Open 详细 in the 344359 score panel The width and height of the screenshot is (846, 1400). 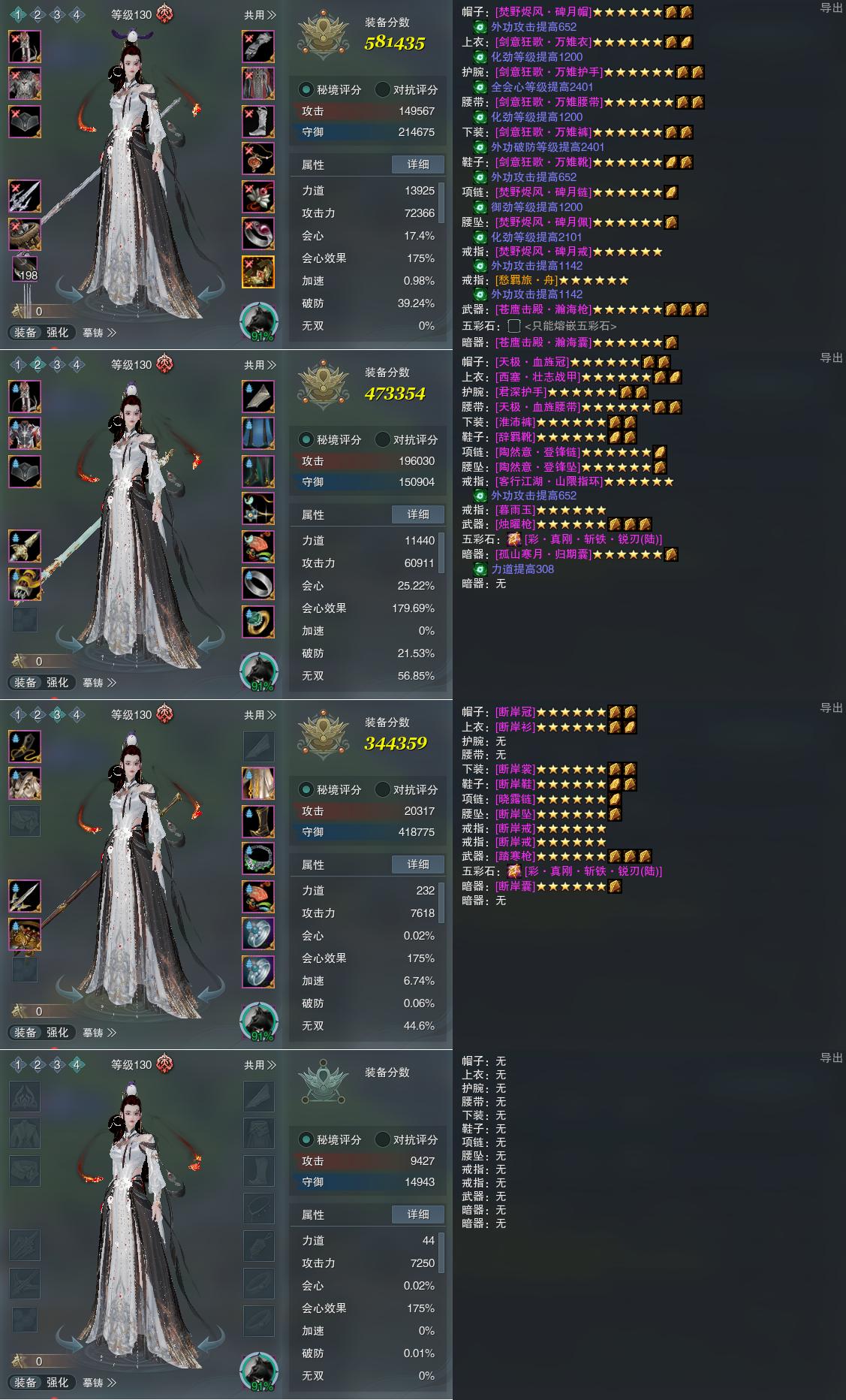point(418,864)
